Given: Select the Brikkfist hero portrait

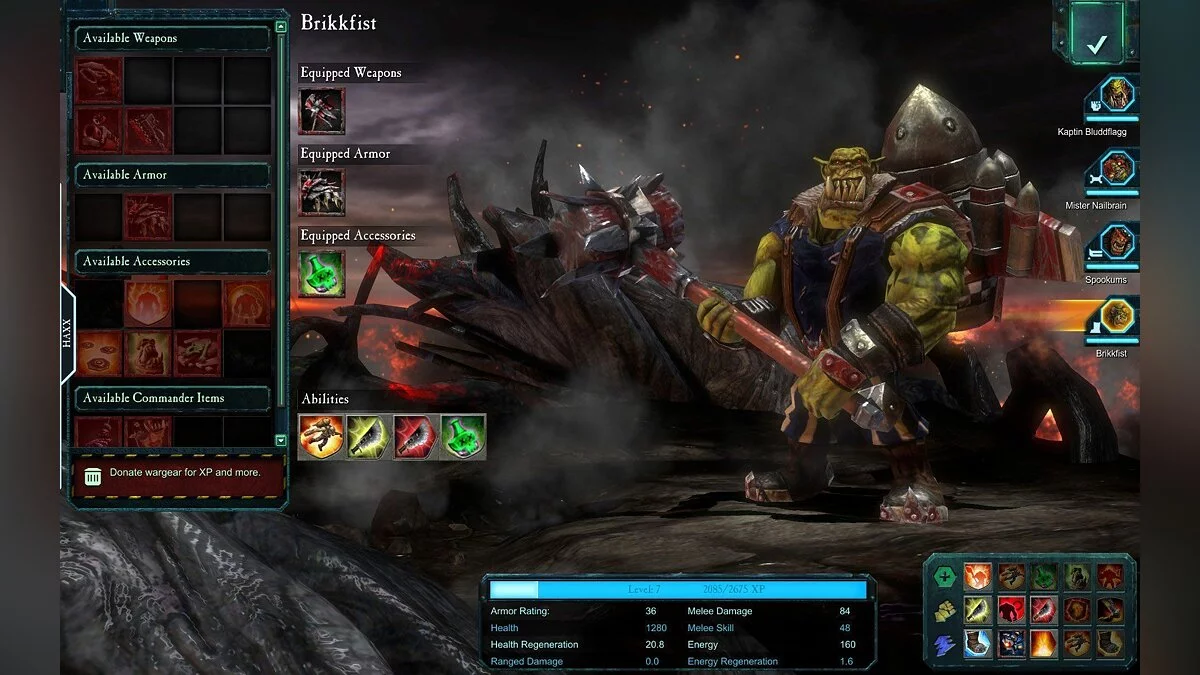Looking at the screenshot, I should pyautogui.click(x=1115, y=317).
